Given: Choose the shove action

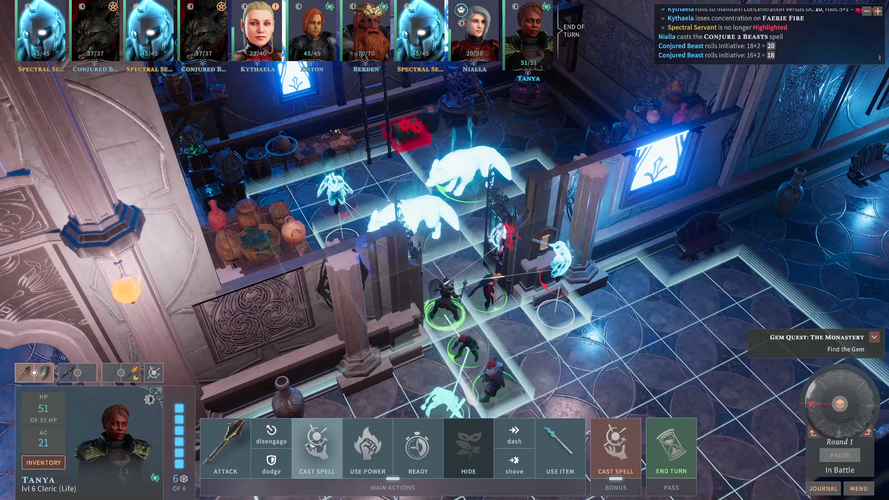Looking at the screenshot, I should click(x=513, y=462).
